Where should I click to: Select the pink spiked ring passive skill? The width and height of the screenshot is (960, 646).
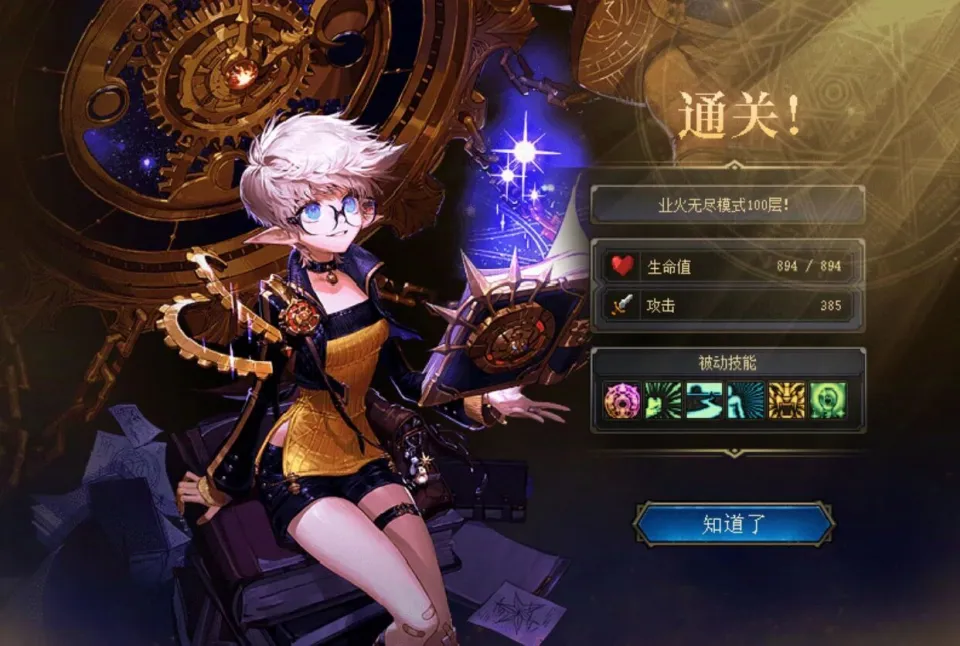621,400
